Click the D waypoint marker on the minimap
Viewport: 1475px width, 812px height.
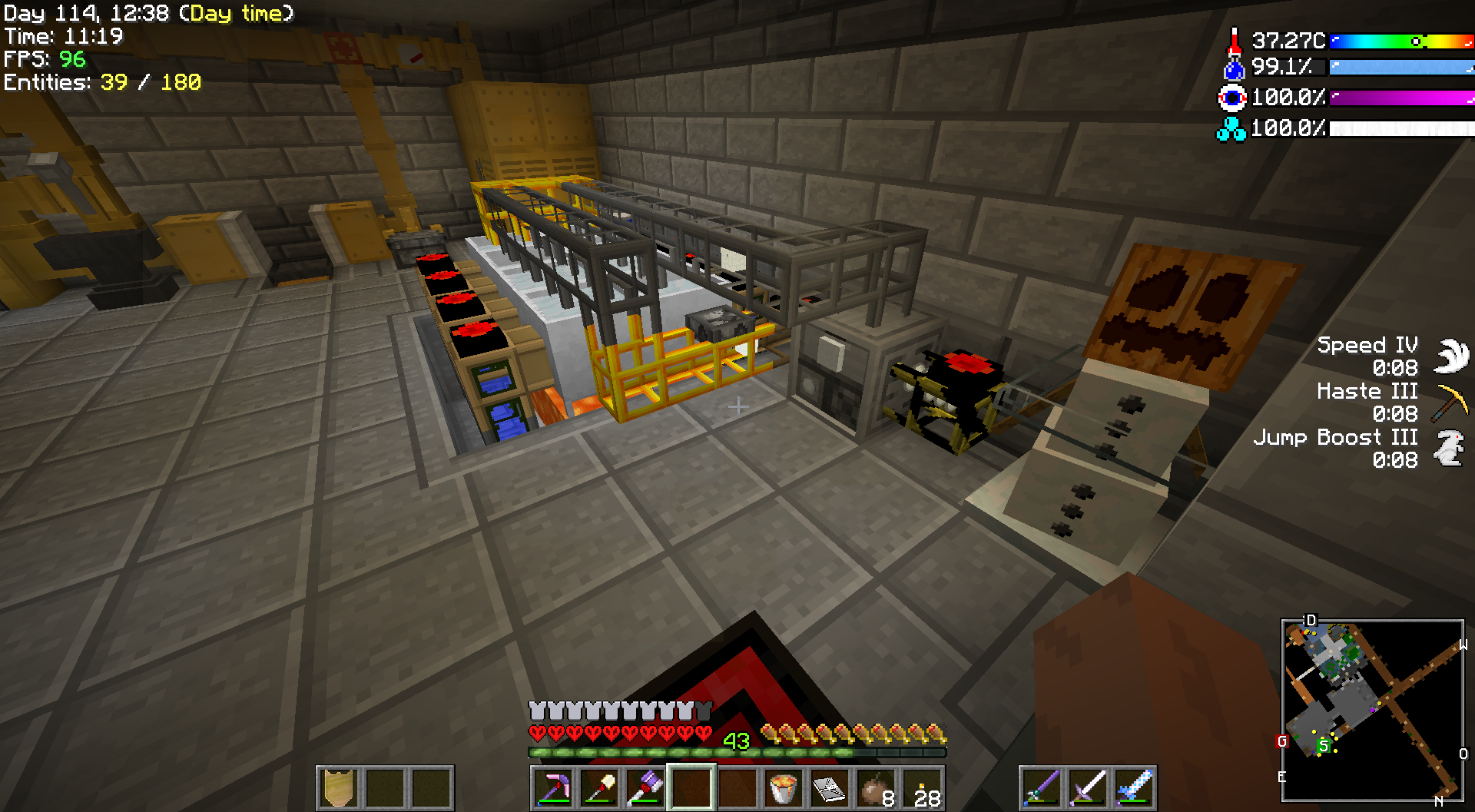click(x=1311, y=620)
